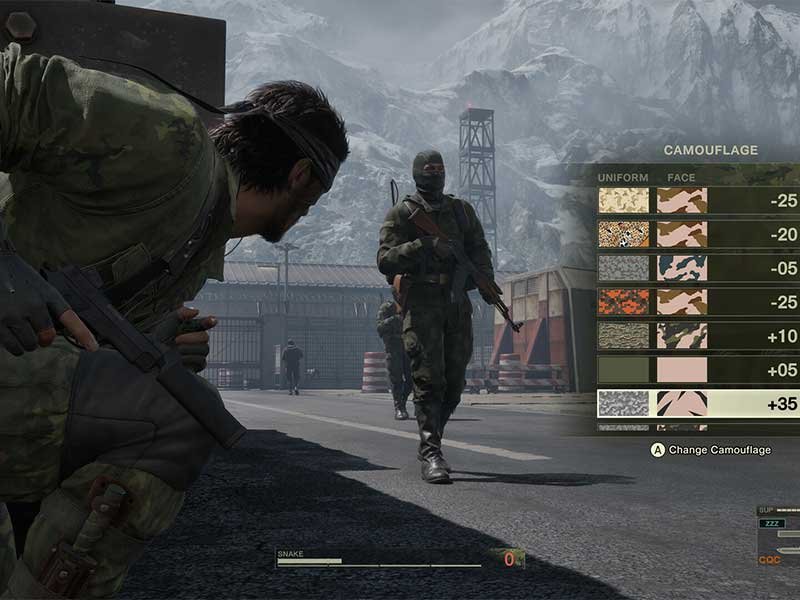Select the plain olive +05 camouflage row
Image resolution: width=800 pixels, height=600 pixels.
[x=698, y=370]
